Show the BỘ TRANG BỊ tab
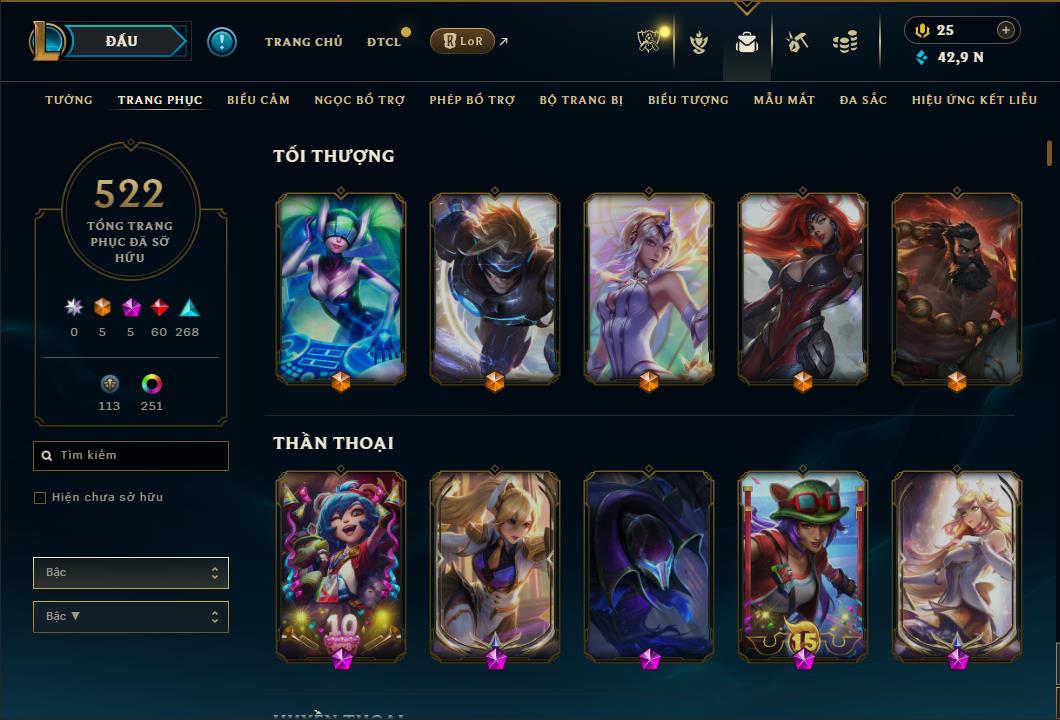1060x720 pixels. click(581, 100)
